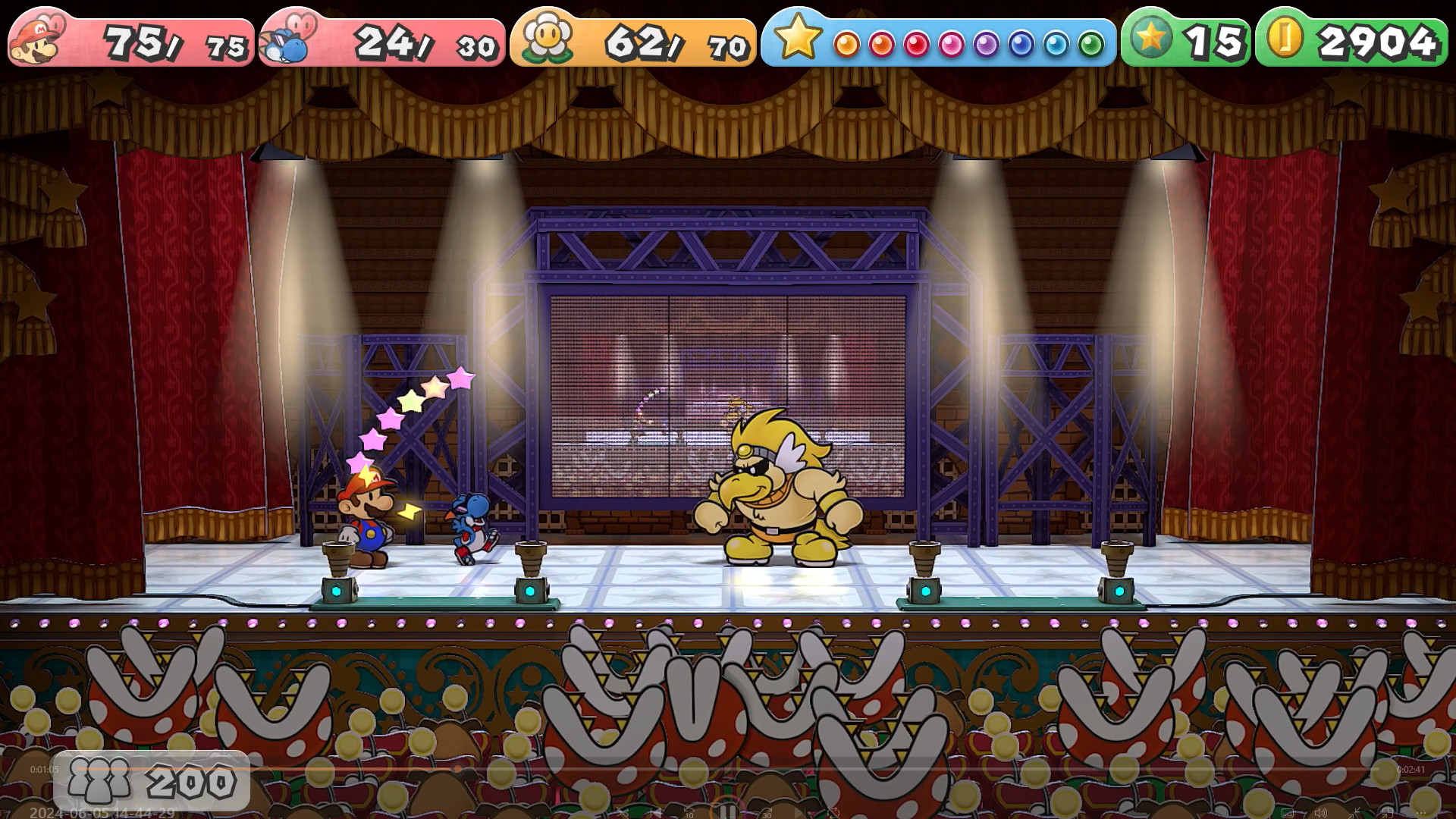Click the speaker icon in the playback bar
This screenshot has height=819, width=1456.
tap(1321, 812)
